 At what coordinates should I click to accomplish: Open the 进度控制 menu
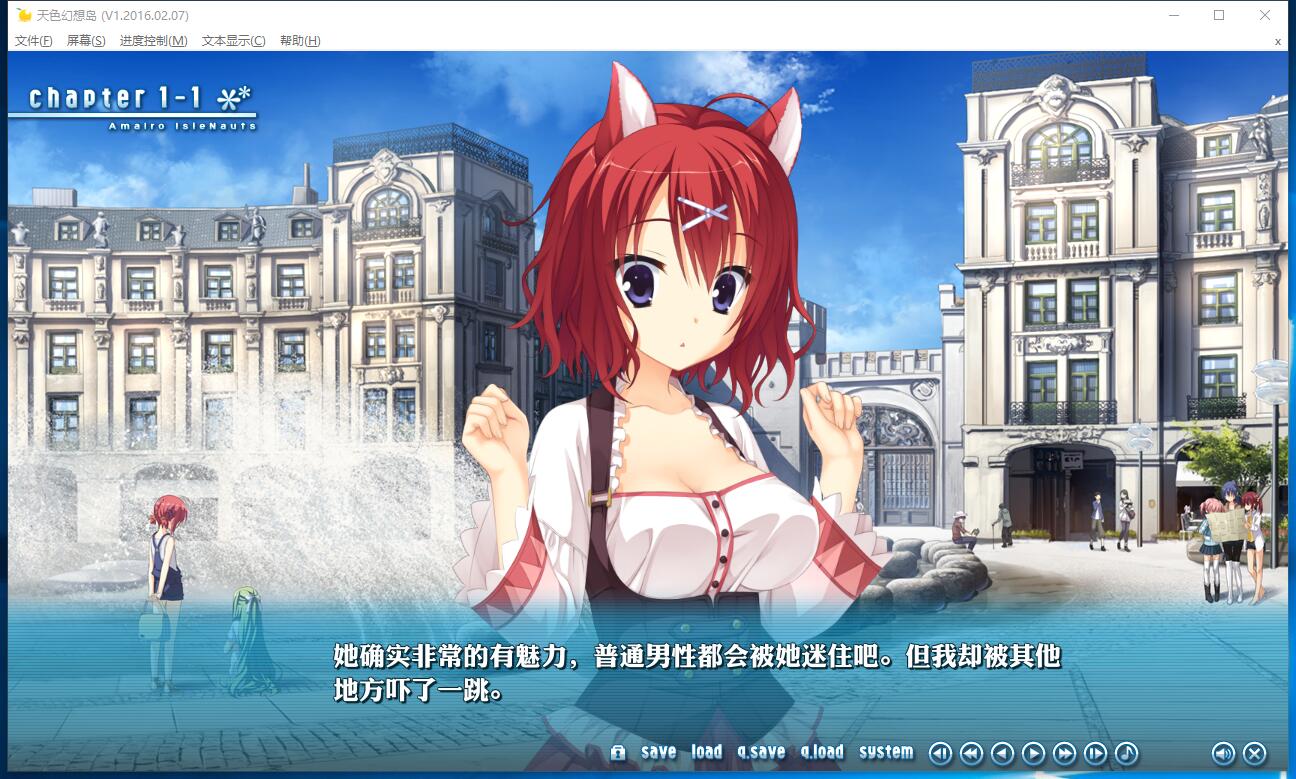(152, 41)
